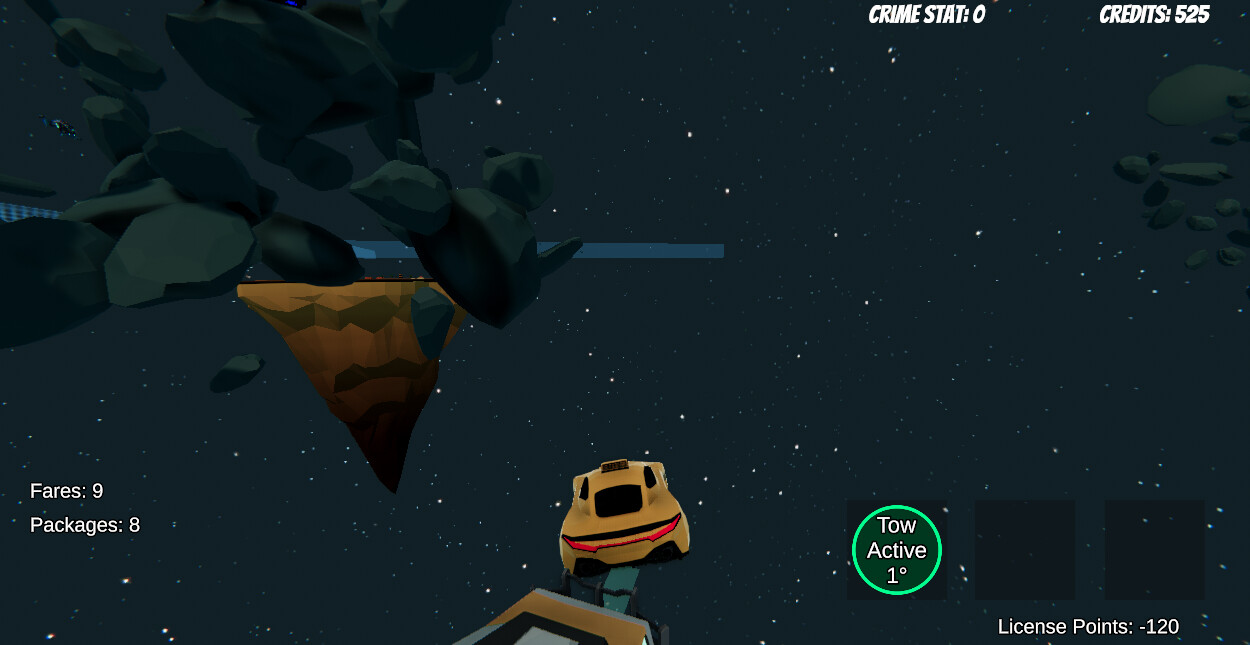Activate the Tow Active ability icon
Screen dimensions: 1250x645
pyautogui.click(x=896, y=550)
